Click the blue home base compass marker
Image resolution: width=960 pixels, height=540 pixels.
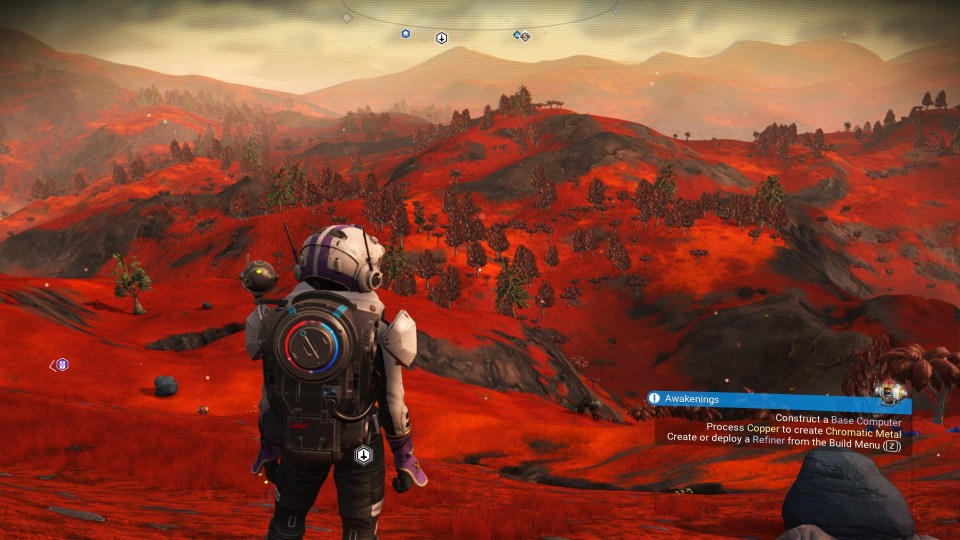pyautogui.click(x=405, y=34)
